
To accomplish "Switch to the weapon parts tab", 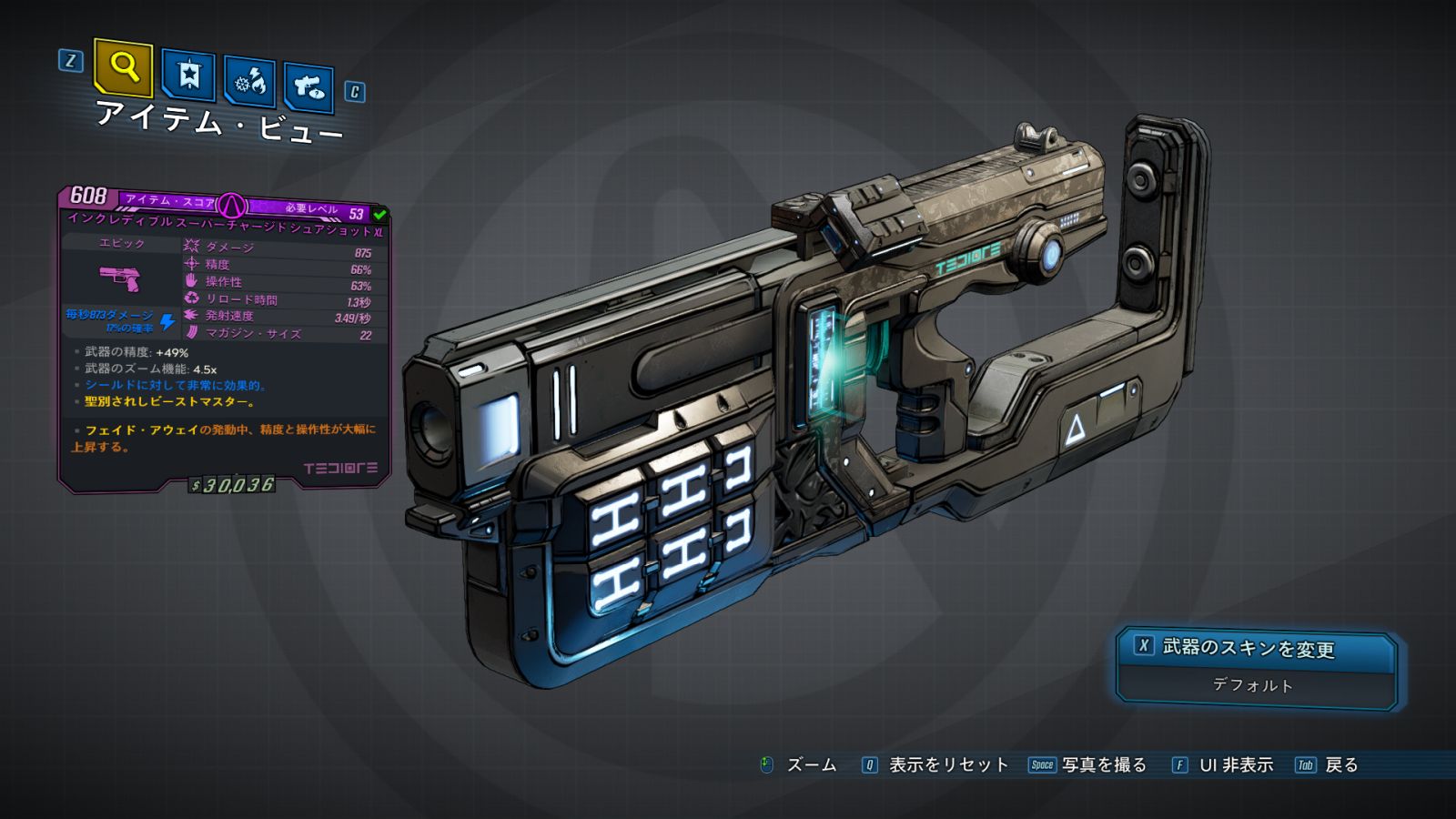I will [x=308, y=88].
